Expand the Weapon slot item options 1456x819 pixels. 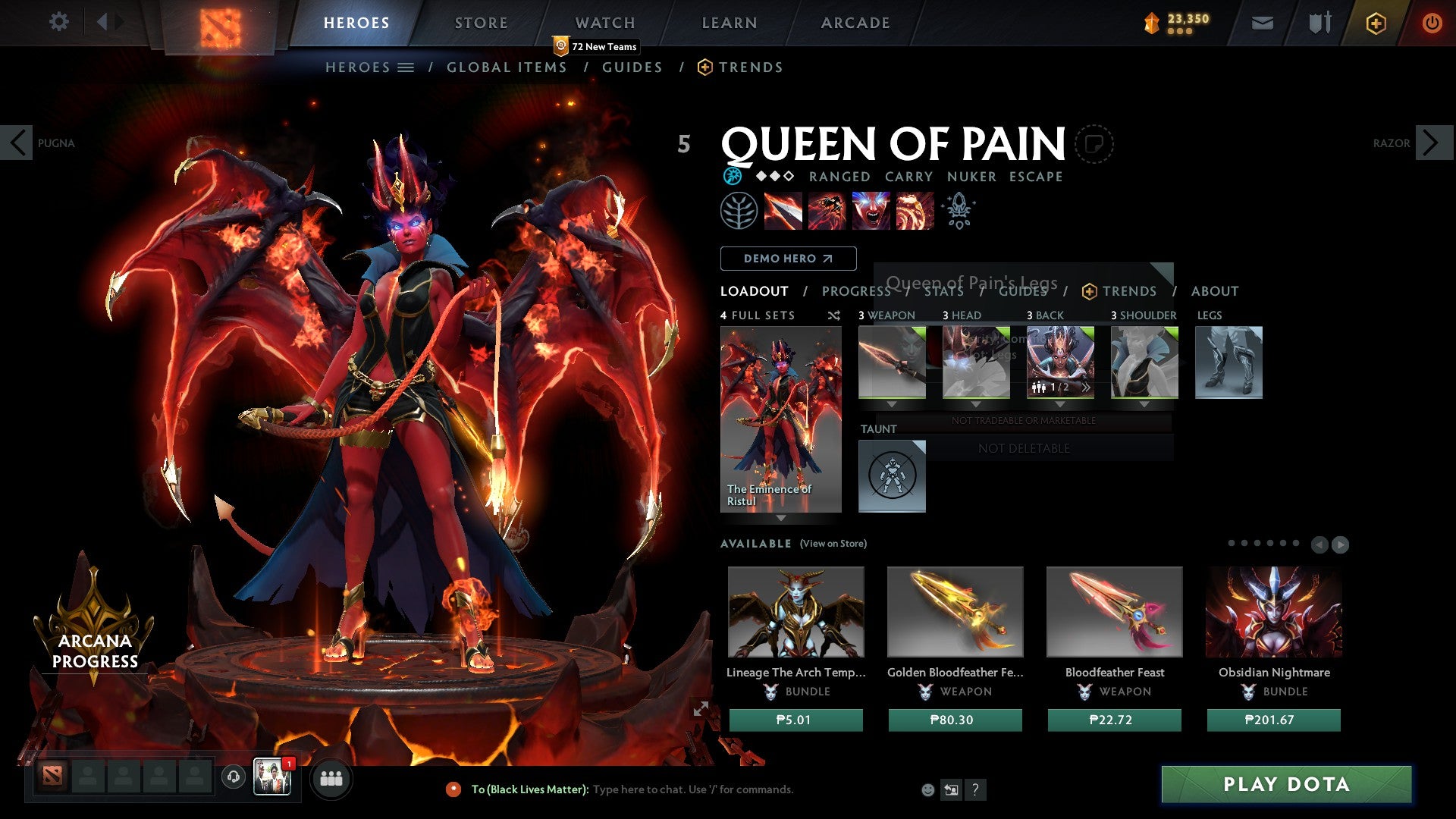click(x=892, y=404)
